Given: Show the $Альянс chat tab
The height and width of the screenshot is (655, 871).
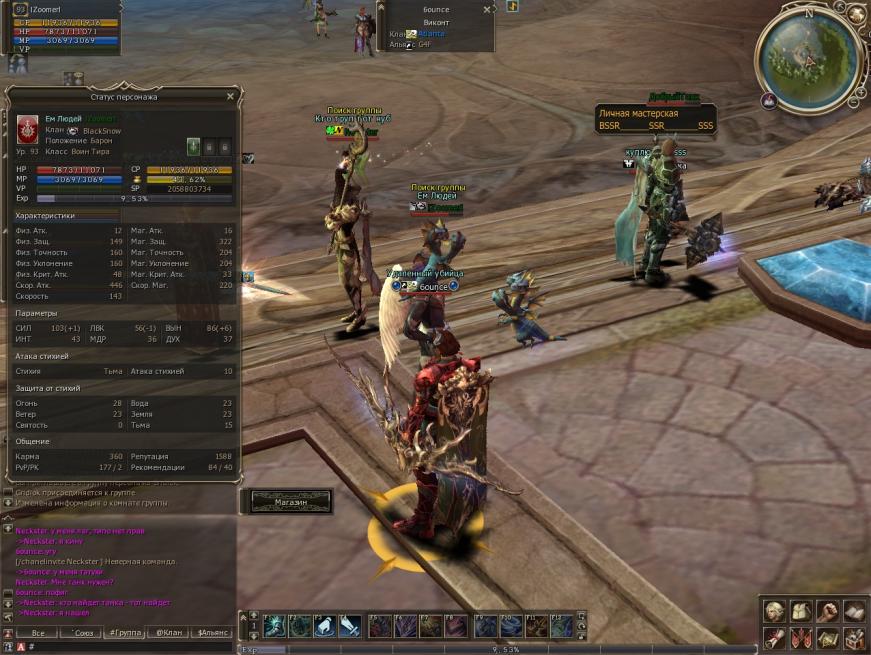Looking at the screenshot, I should tap(213, 633).
